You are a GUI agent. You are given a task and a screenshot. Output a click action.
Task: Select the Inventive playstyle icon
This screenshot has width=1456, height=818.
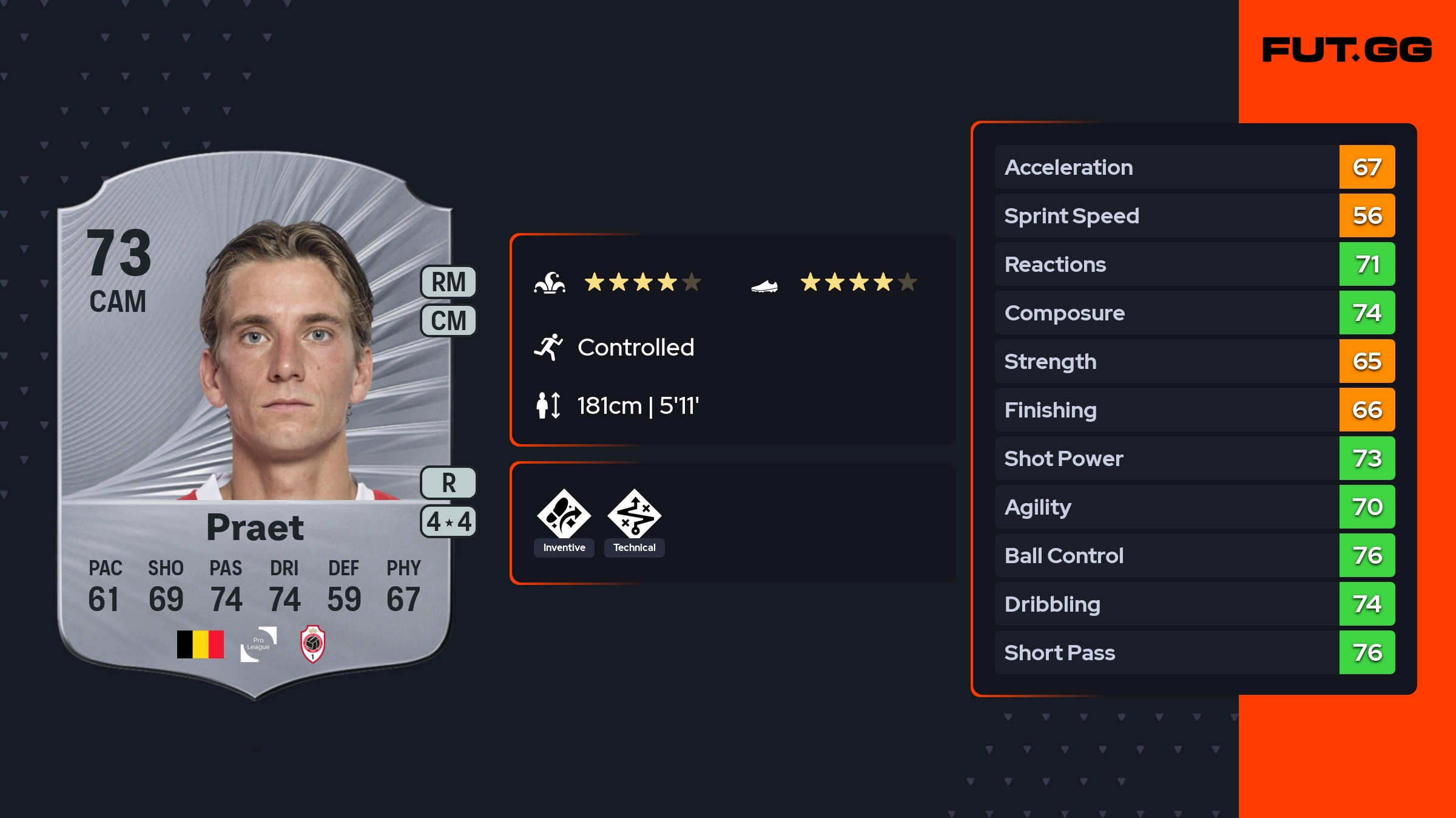[x=564, y=516]
